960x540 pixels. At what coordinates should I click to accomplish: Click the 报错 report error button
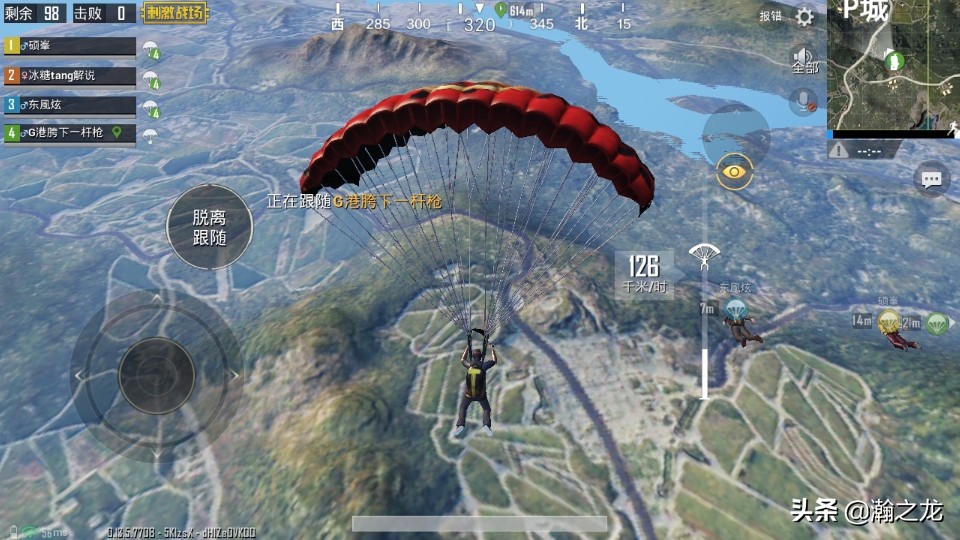770,16
